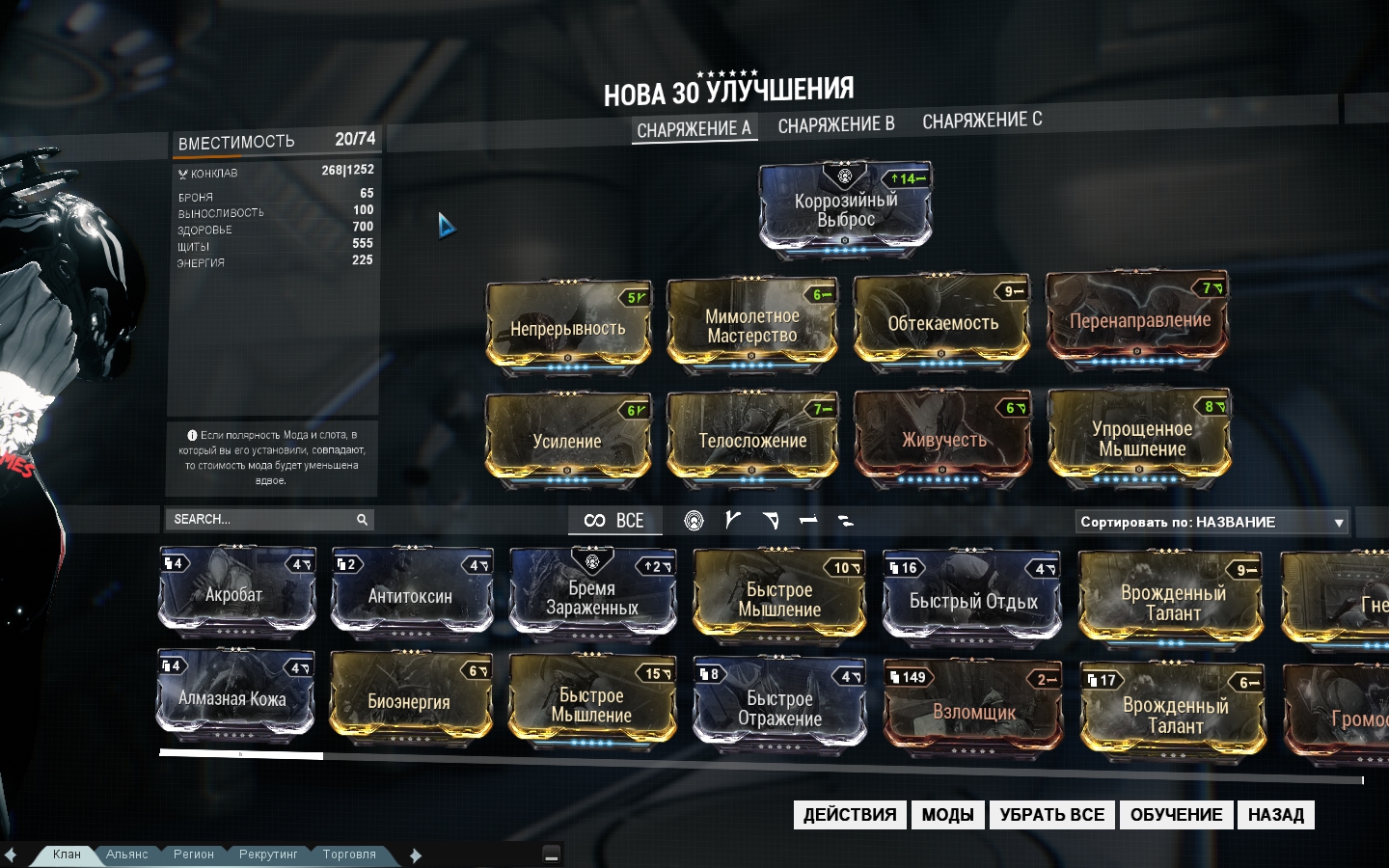
Task: Pick the equipped Перенаправление mod card
Action: coord(1138,321)
